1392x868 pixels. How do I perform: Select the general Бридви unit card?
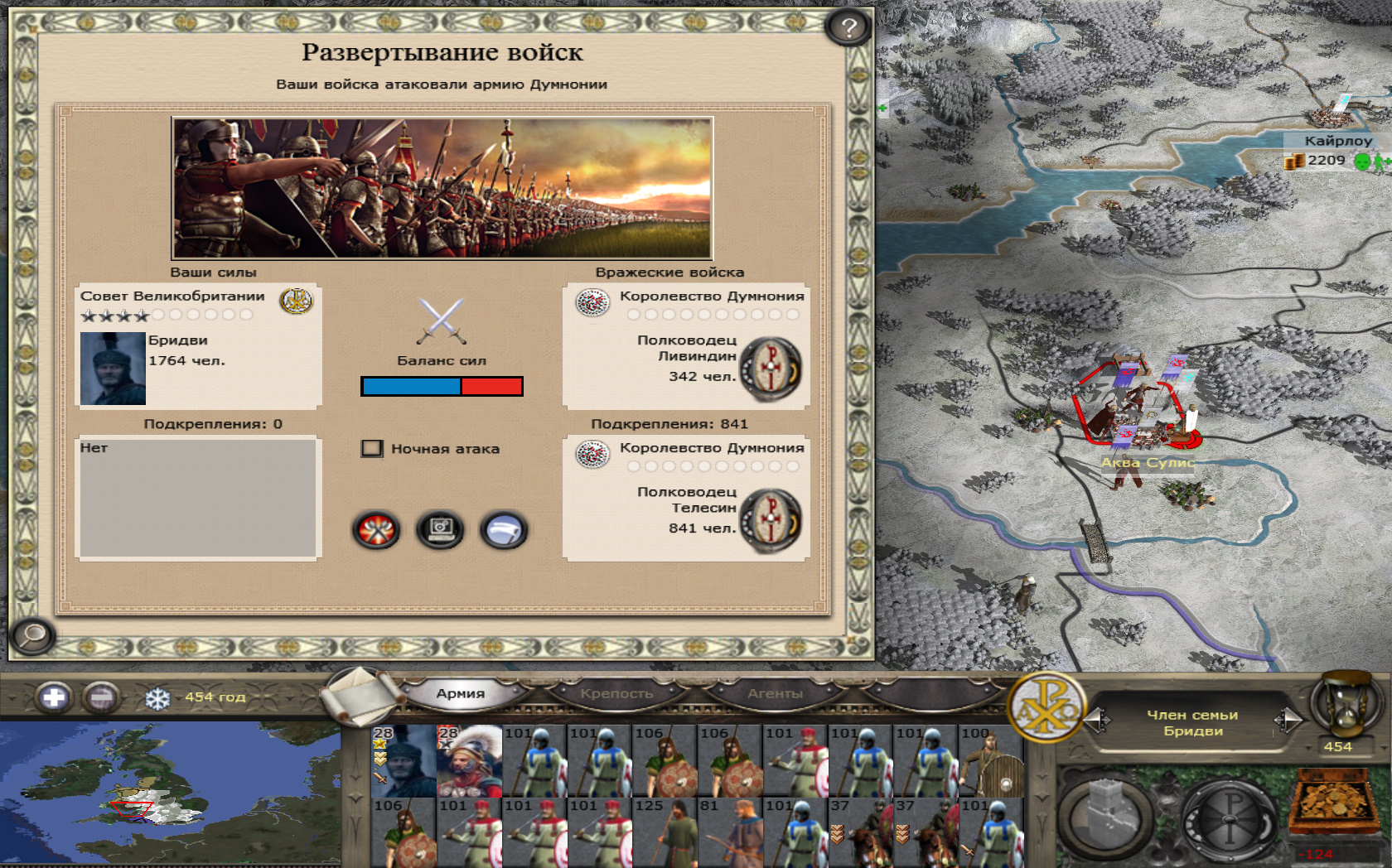[x=404, y=760]
